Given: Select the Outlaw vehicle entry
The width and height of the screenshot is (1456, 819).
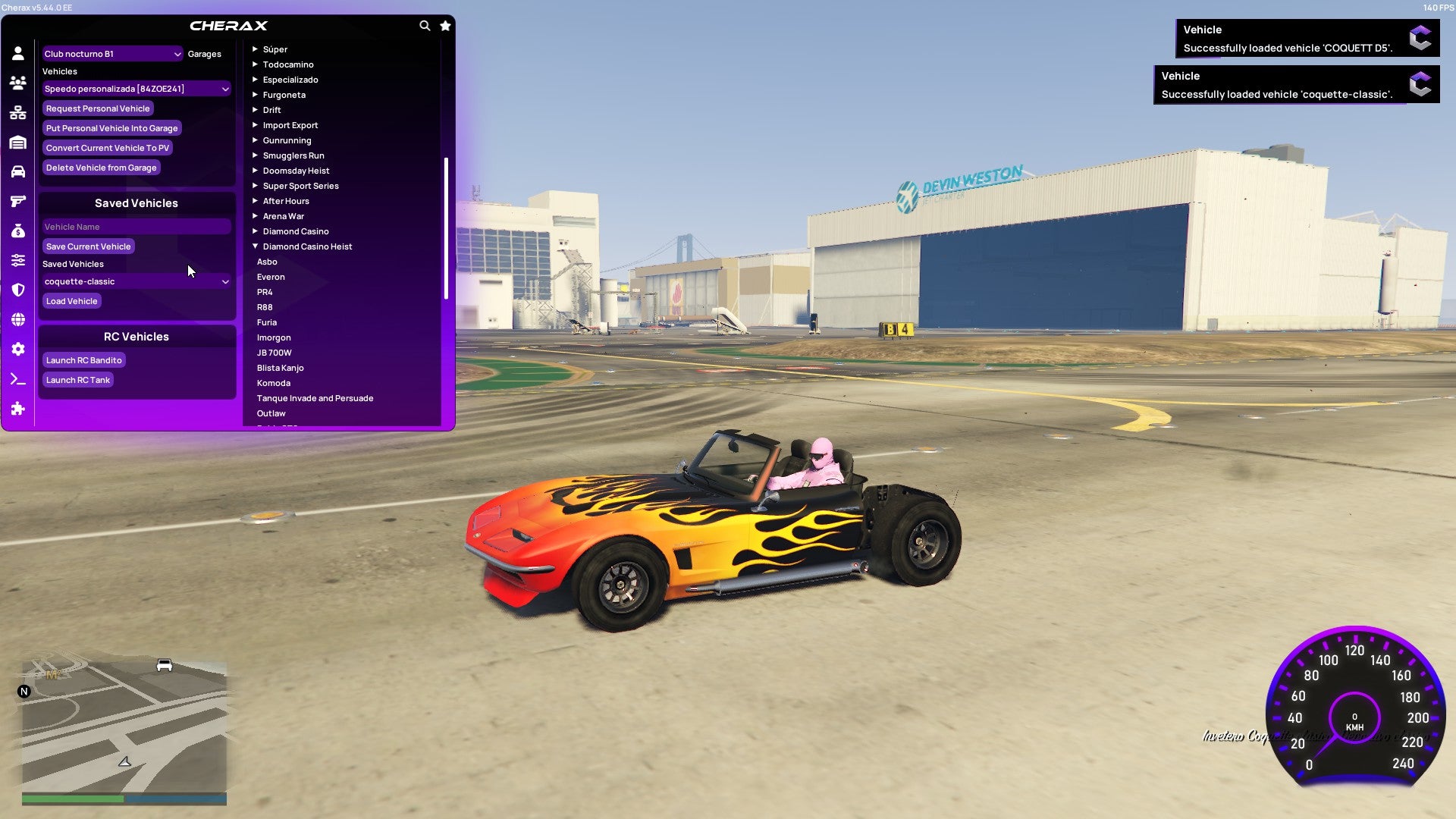Looking at the screenshot, I should click(x=271, y=413).
